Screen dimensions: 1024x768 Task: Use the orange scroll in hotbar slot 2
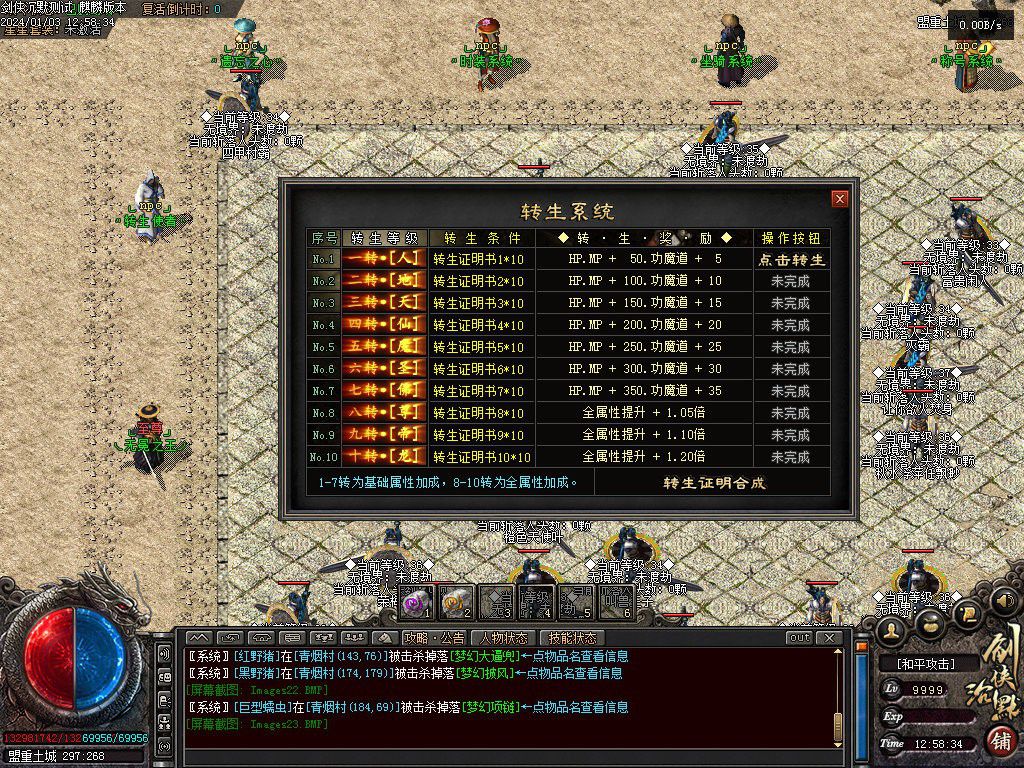coord(456,603)
